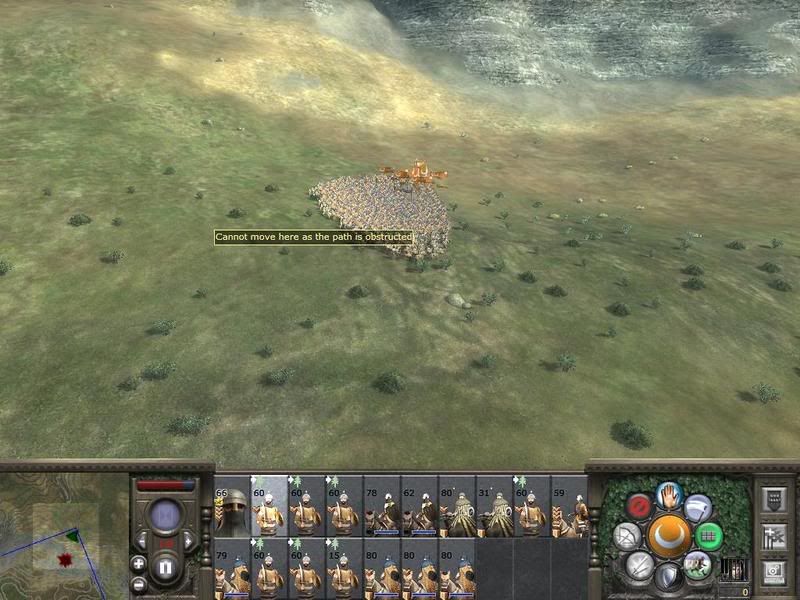This screenshot has width=800, height=600.
Task: Pick the unit card with 31 men
Action: (494, 507)
